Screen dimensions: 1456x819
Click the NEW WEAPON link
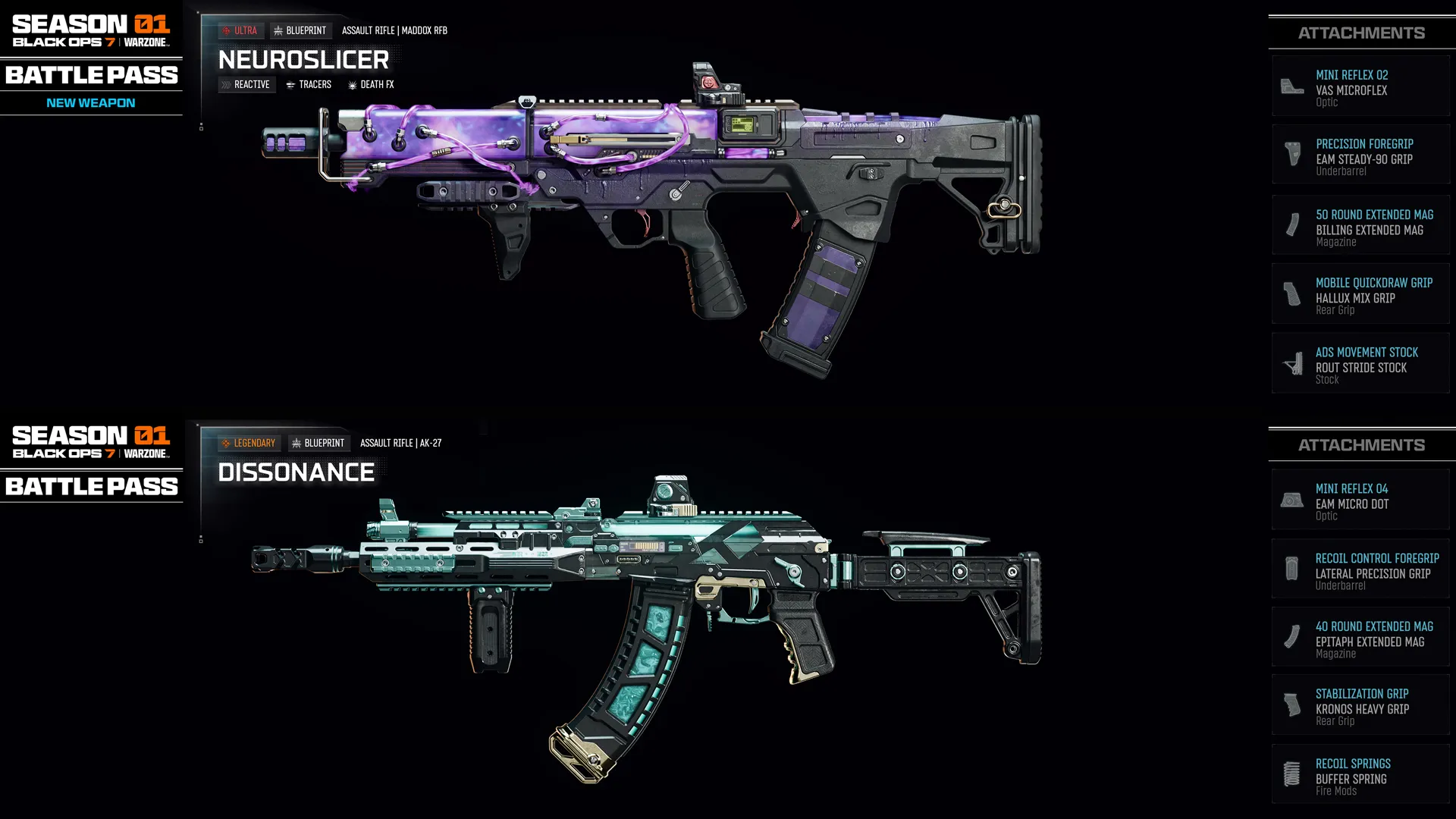(92, 102)
